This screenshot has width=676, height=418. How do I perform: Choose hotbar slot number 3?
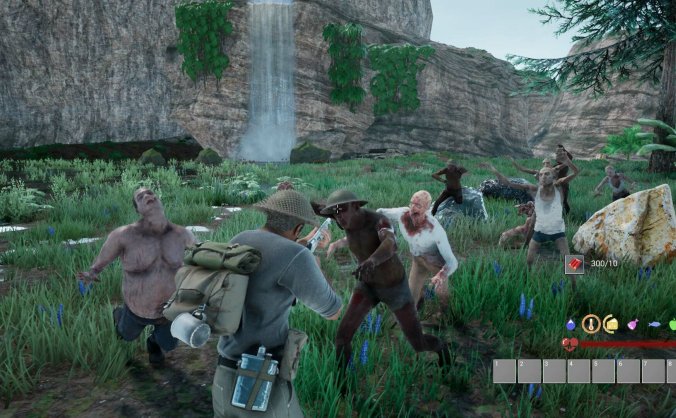pos(554,371)
